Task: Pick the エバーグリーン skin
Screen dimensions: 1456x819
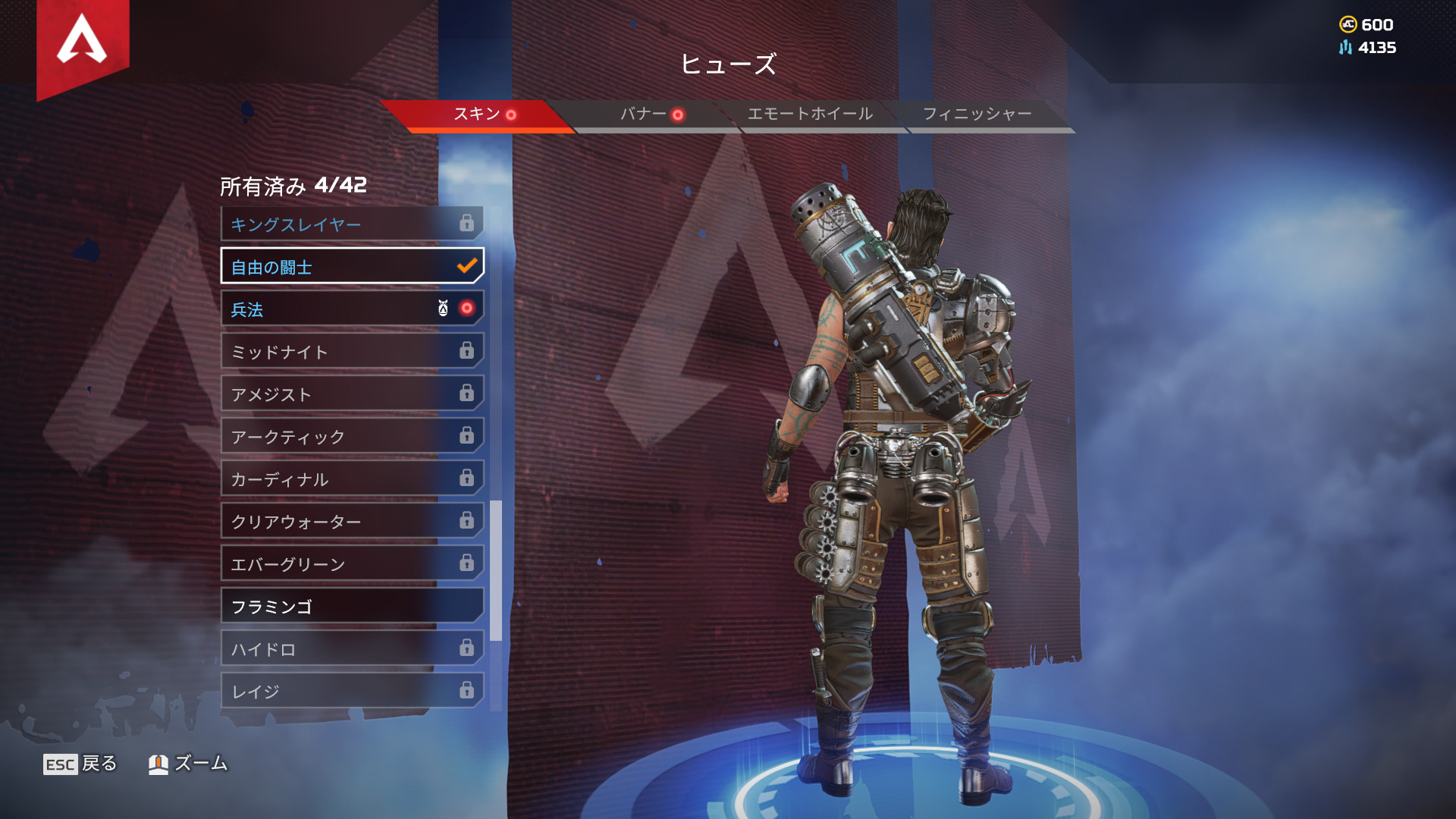Action: (x=351, y=564)
